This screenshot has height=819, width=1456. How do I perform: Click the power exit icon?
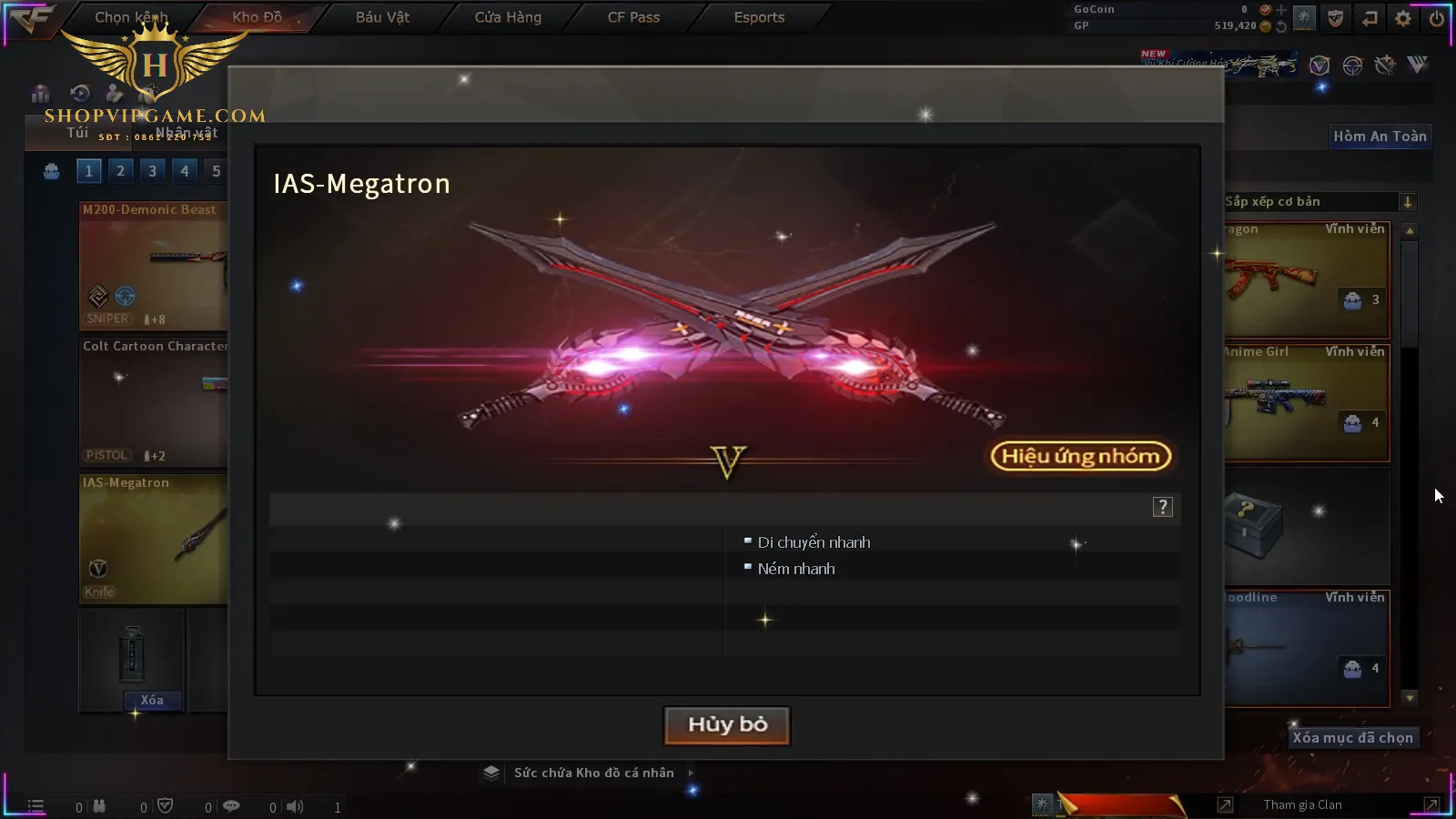point(1436,18)
